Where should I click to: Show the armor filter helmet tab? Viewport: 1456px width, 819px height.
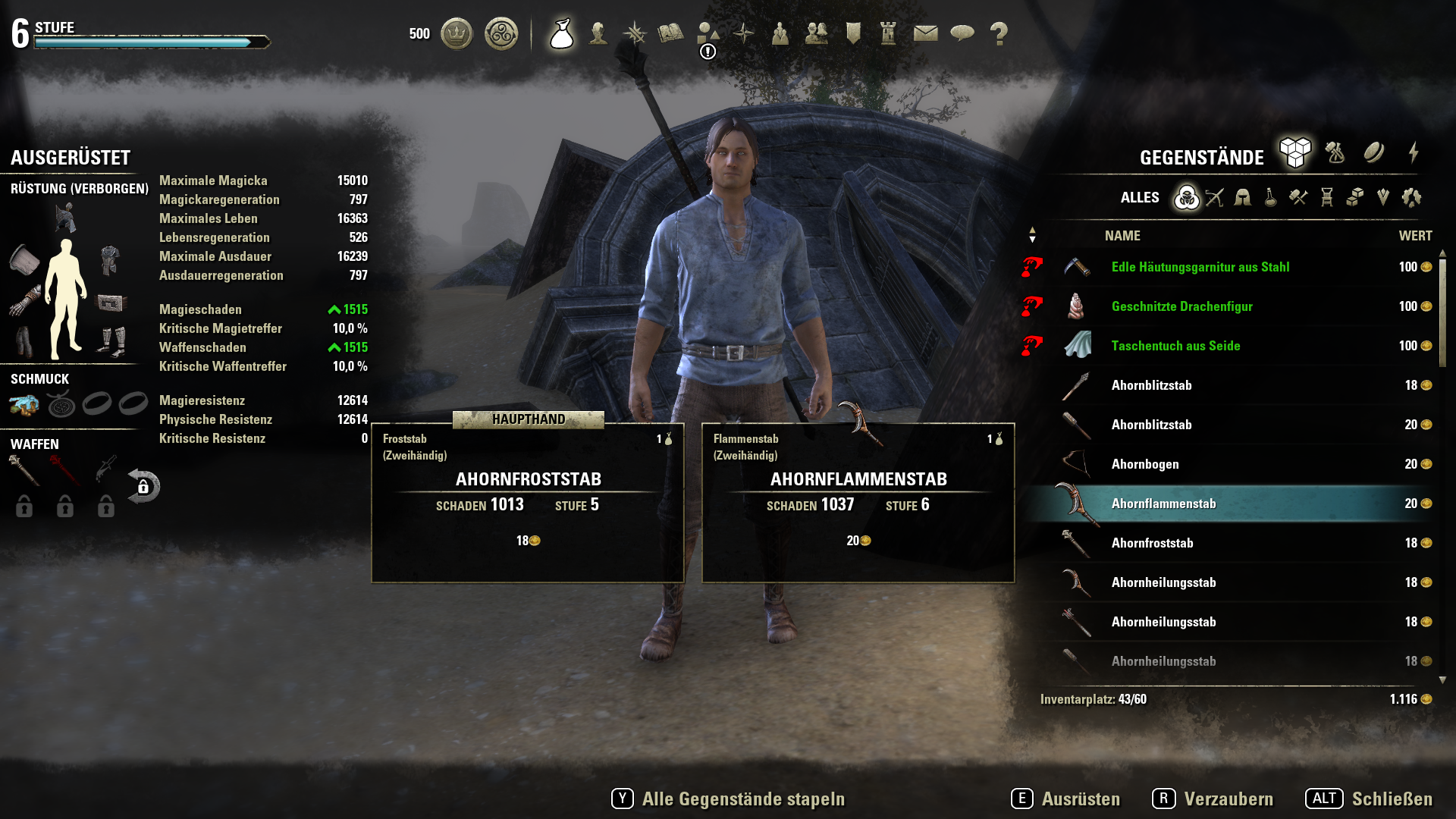tap(1242, 198)
